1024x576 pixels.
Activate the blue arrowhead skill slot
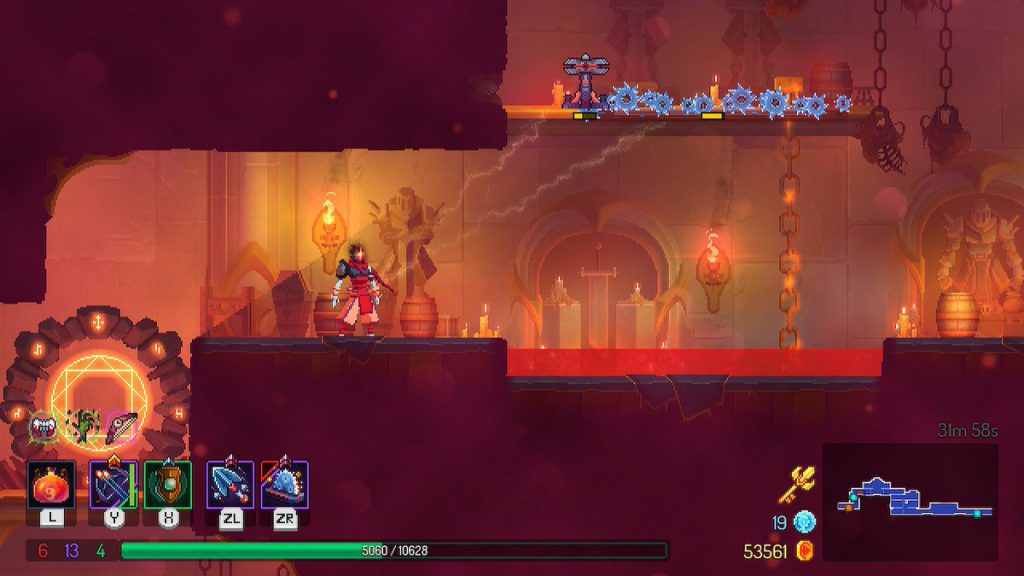[x=229, y=484]
